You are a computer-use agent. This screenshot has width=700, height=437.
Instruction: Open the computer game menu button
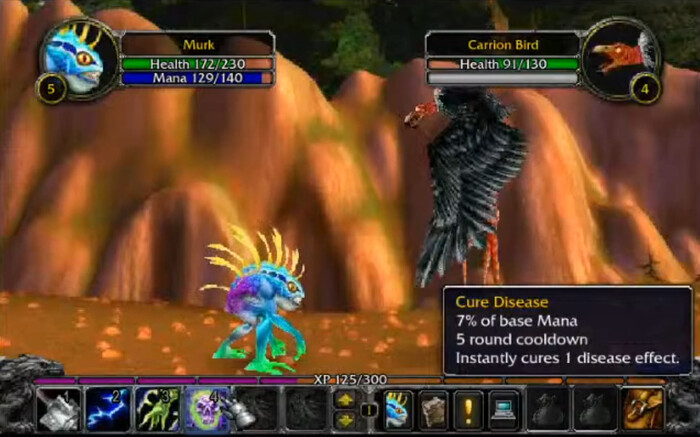click(501, 408)
